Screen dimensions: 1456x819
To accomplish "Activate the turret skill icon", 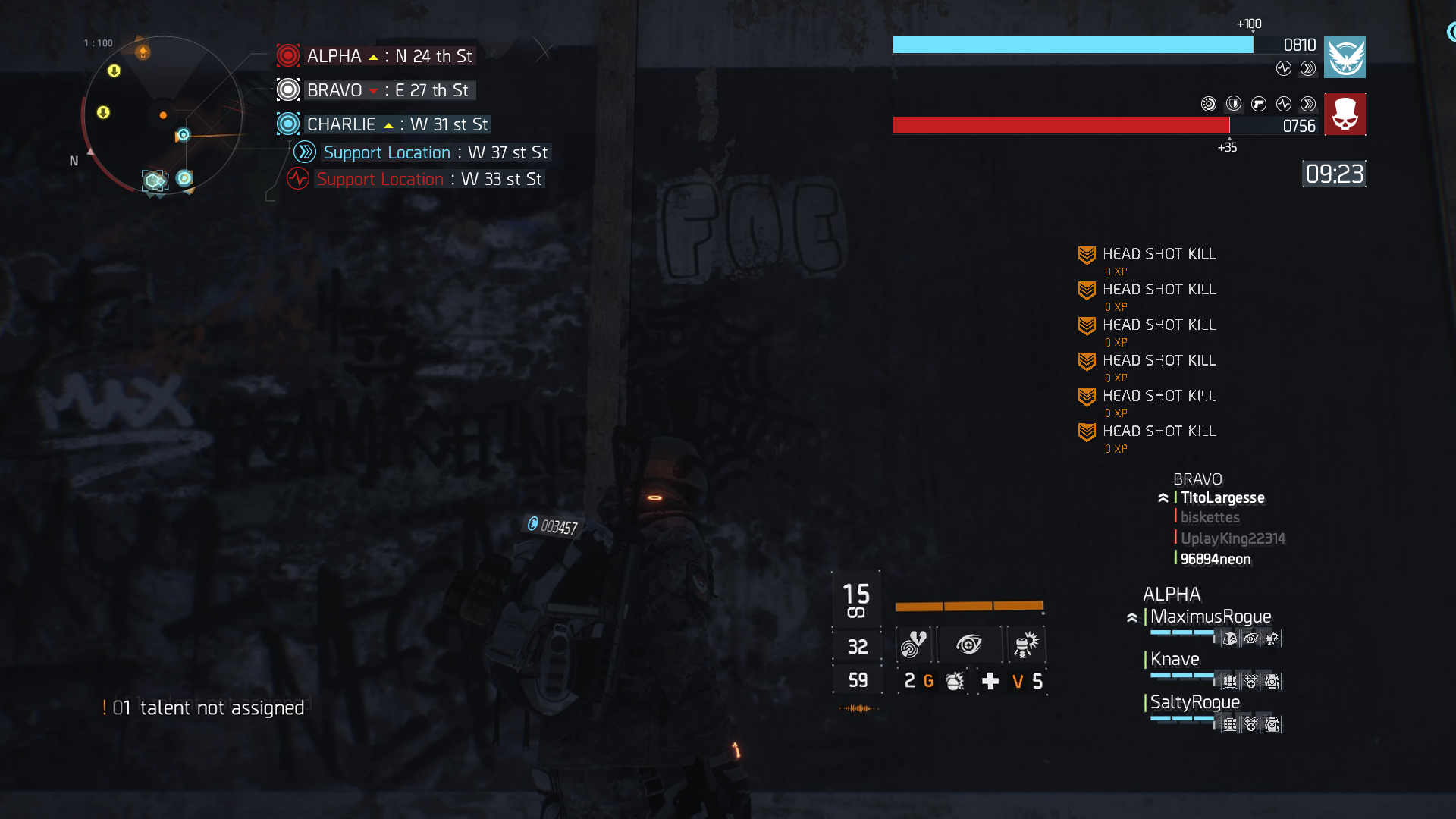I will pos(1026,645).
